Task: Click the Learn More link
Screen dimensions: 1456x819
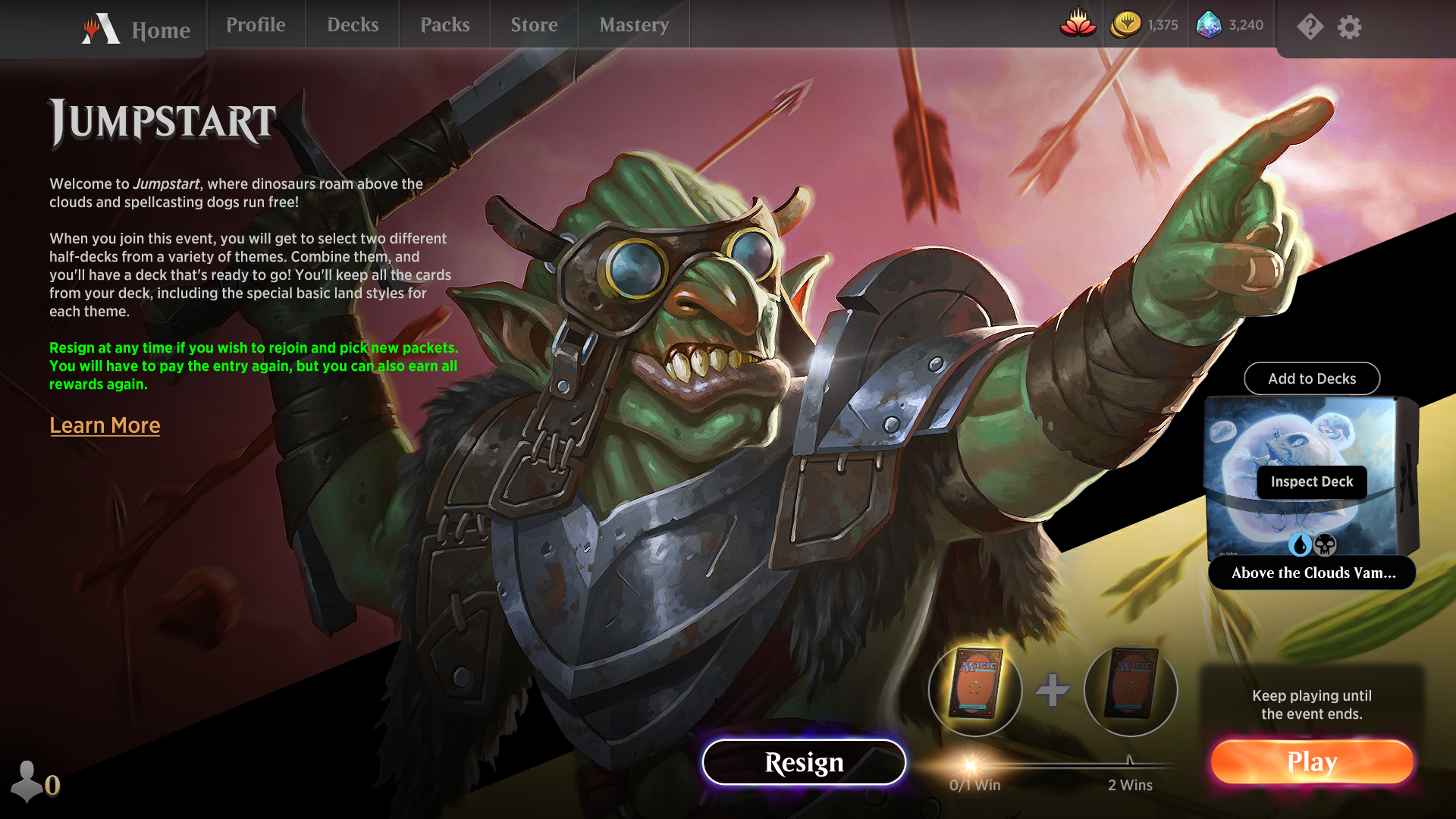Action: (x=104, y=425)
